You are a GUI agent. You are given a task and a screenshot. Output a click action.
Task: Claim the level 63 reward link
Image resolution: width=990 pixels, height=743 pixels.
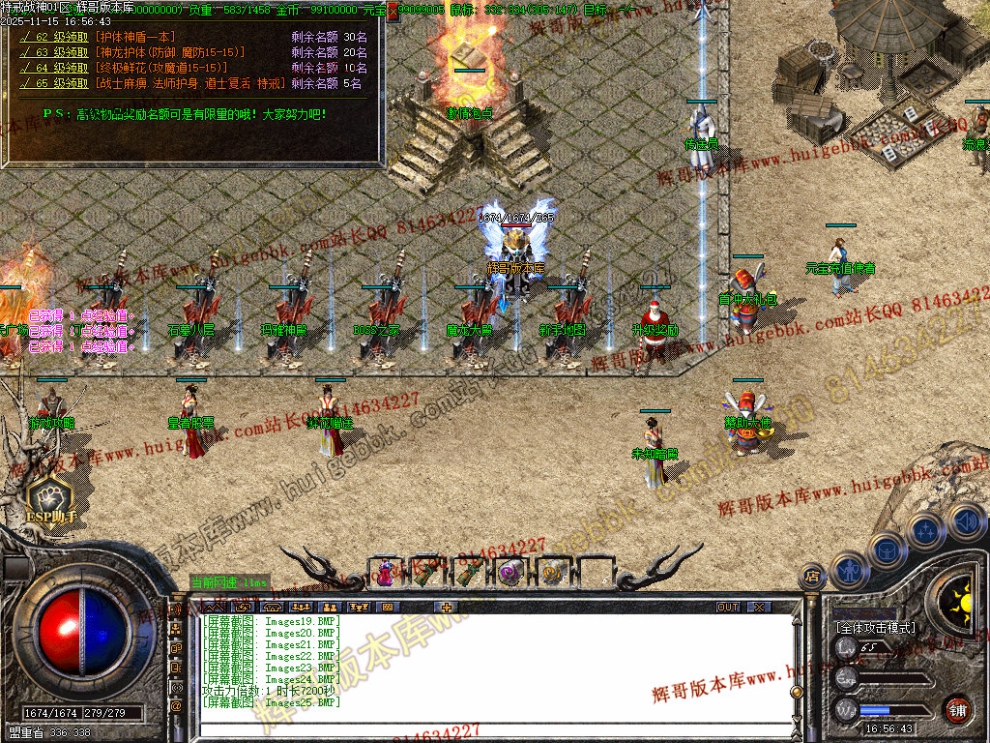tap(57, 52)
